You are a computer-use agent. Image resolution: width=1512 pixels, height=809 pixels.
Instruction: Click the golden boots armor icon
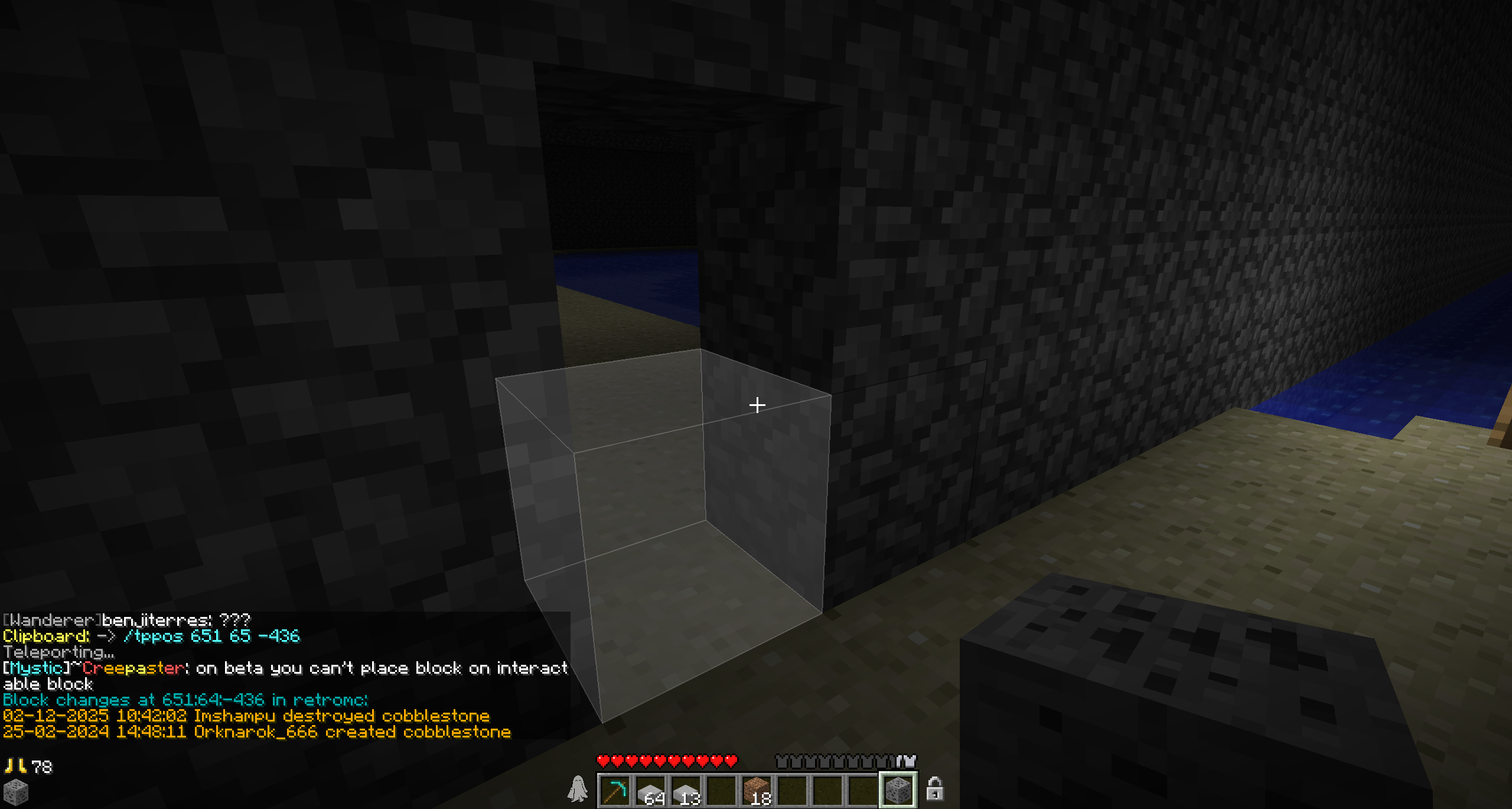[15, 766]
